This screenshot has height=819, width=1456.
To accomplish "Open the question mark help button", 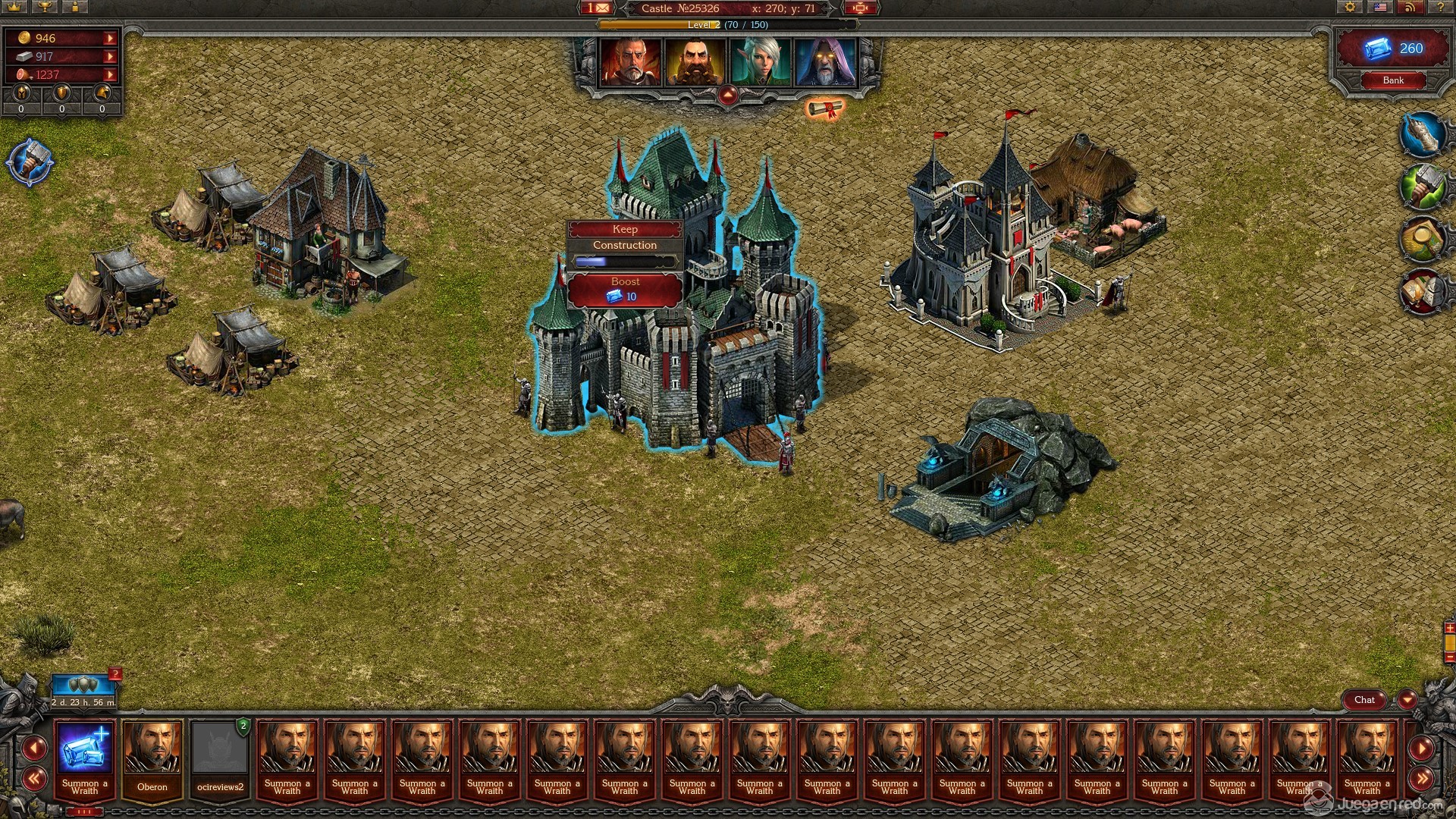I will coord(1440,8).
